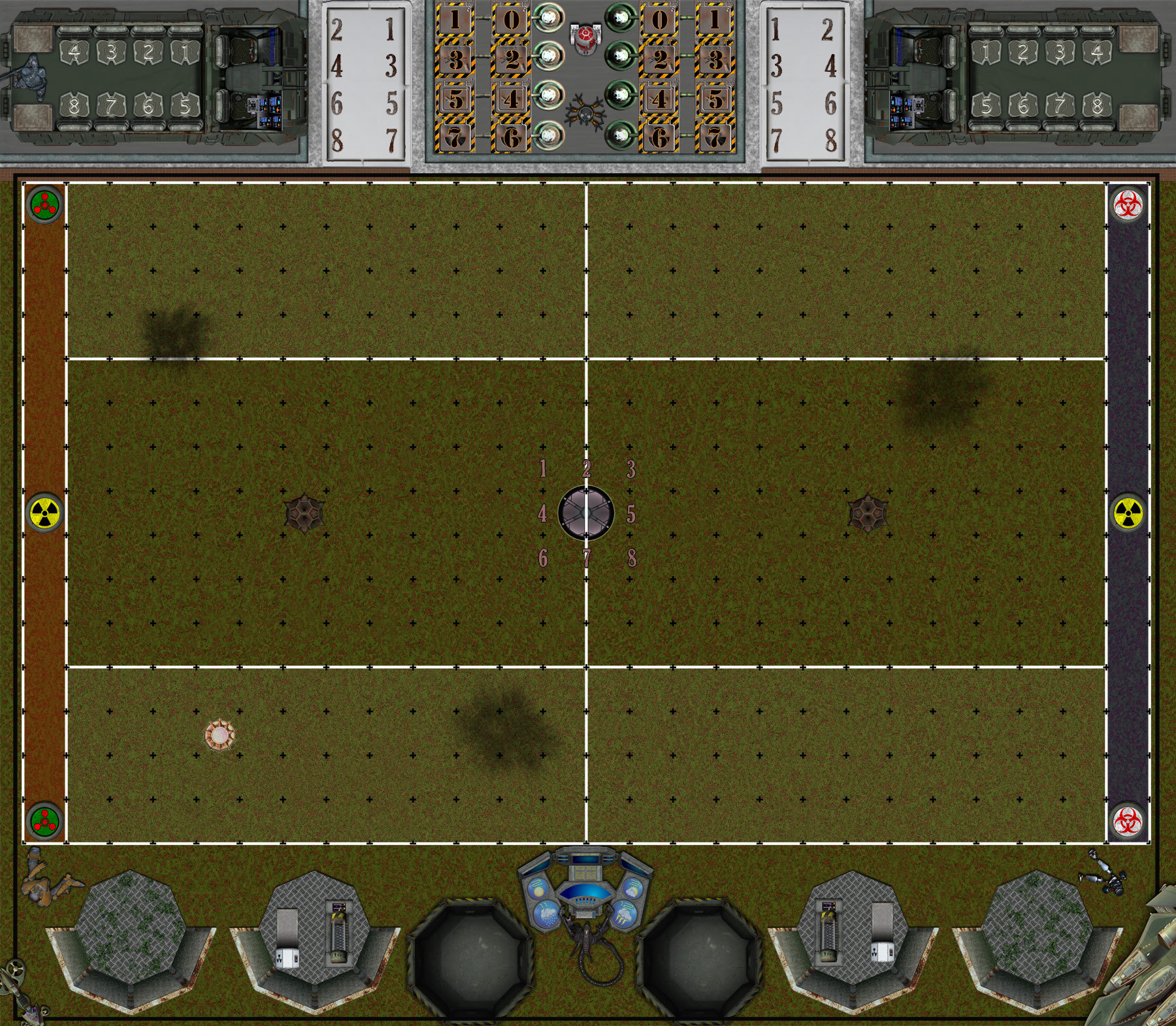This screenshot has height=1026, width=1176.
Task: Activate the thunderstorm weather icon
Action: (x=625, y=913)
